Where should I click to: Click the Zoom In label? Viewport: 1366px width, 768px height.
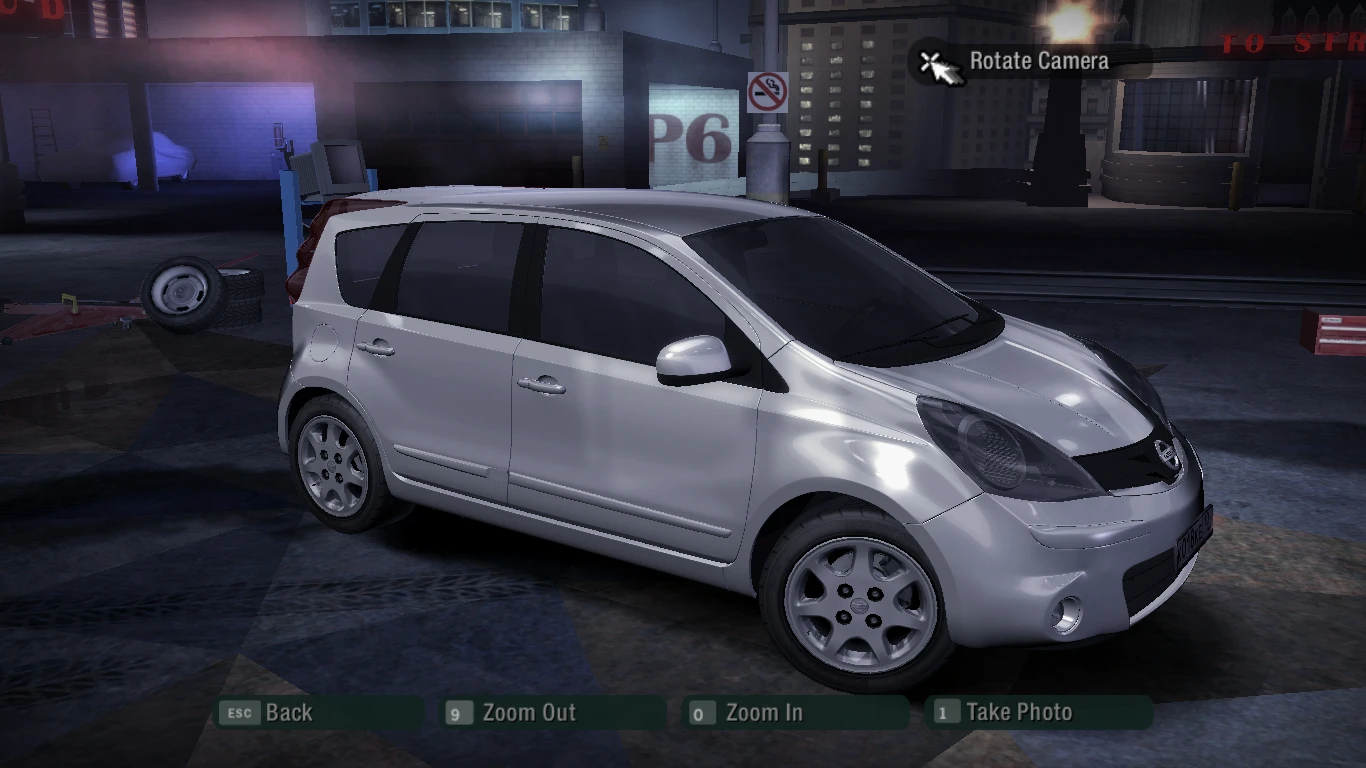click(x=765, y=713)
